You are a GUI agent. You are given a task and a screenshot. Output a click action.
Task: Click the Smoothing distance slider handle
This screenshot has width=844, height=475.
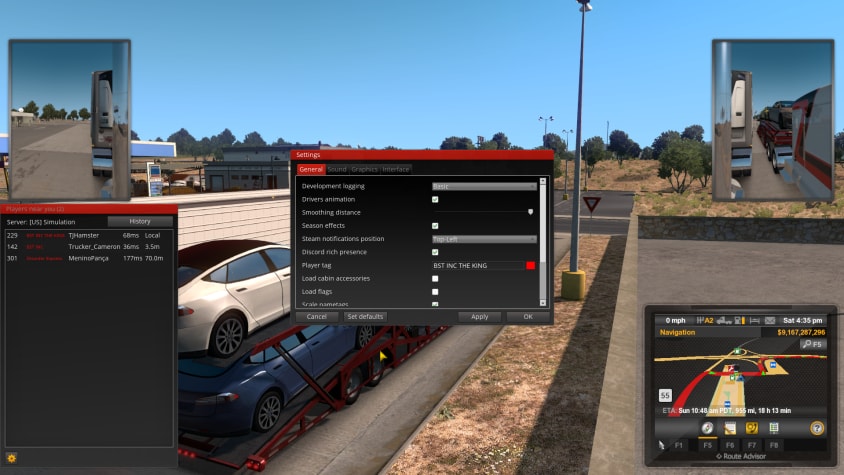530,212
